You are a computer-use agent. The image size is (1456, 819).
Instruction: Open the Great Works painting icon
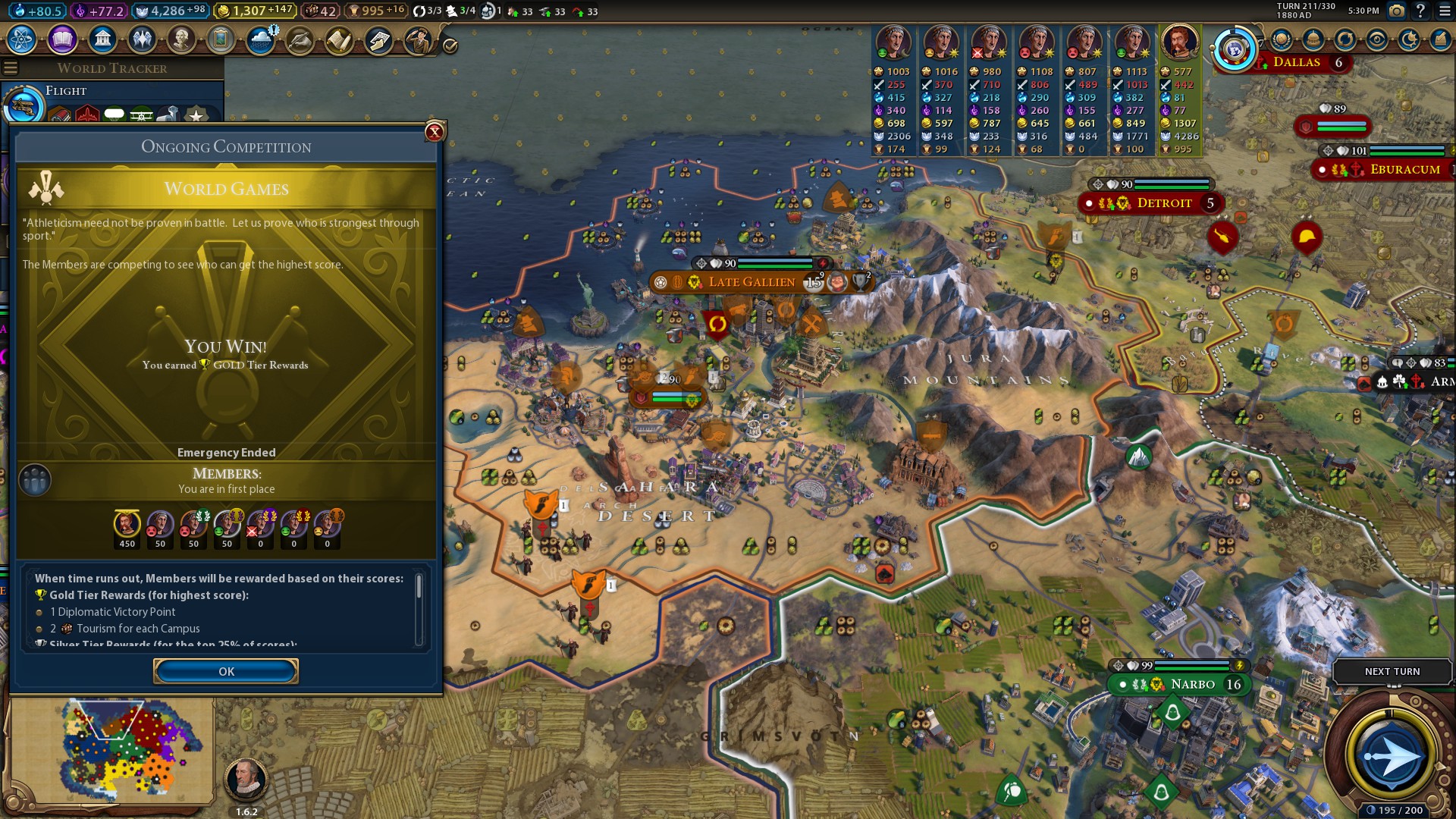221,39
